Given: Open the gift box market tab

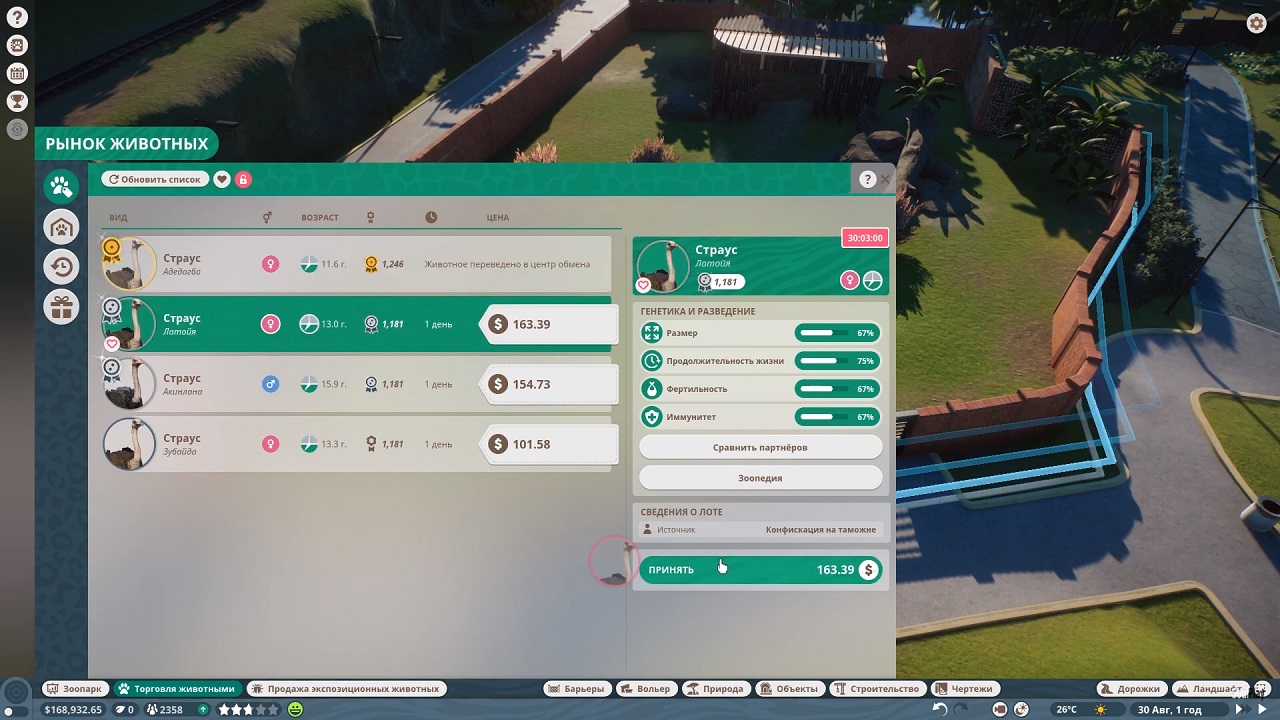Looking at the screenshot, I should [62, 307].
